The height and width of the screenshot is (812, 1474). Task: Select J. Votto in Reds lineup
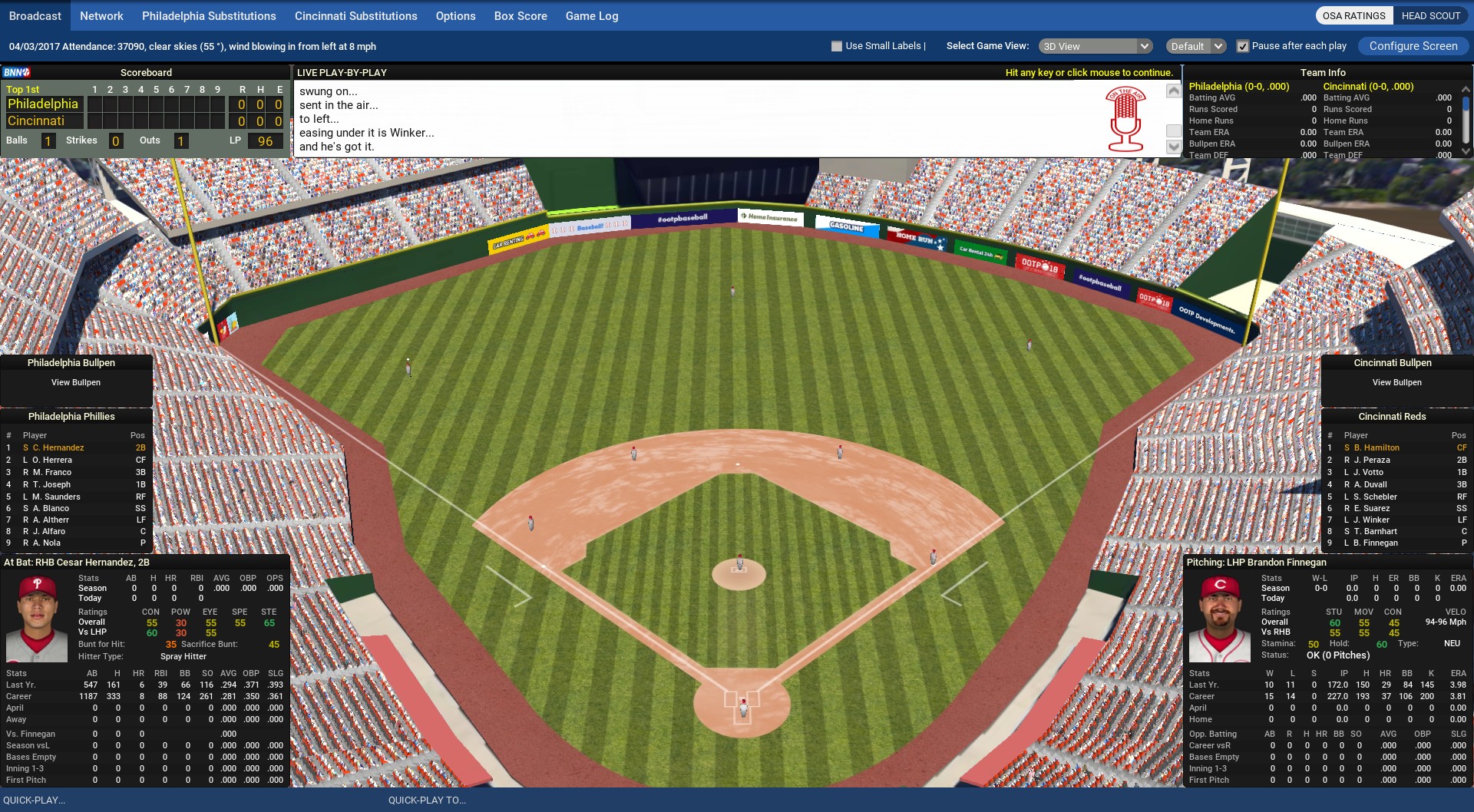pyautogui.click(x=1368, y=472)
